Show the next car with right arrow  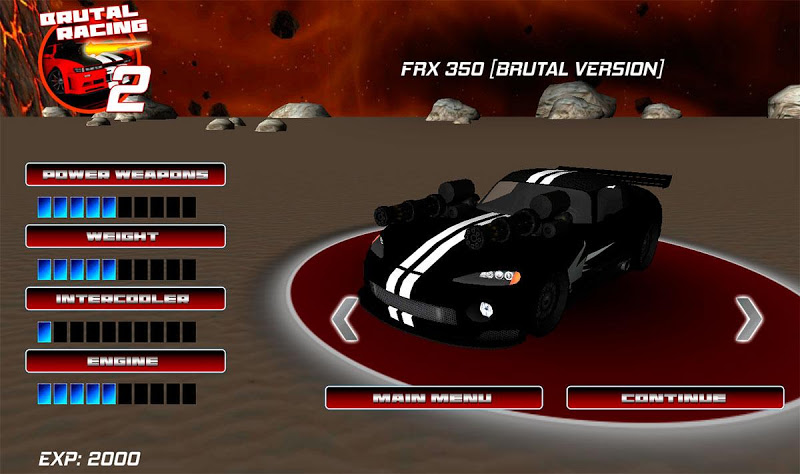click(x=749, y=319)
